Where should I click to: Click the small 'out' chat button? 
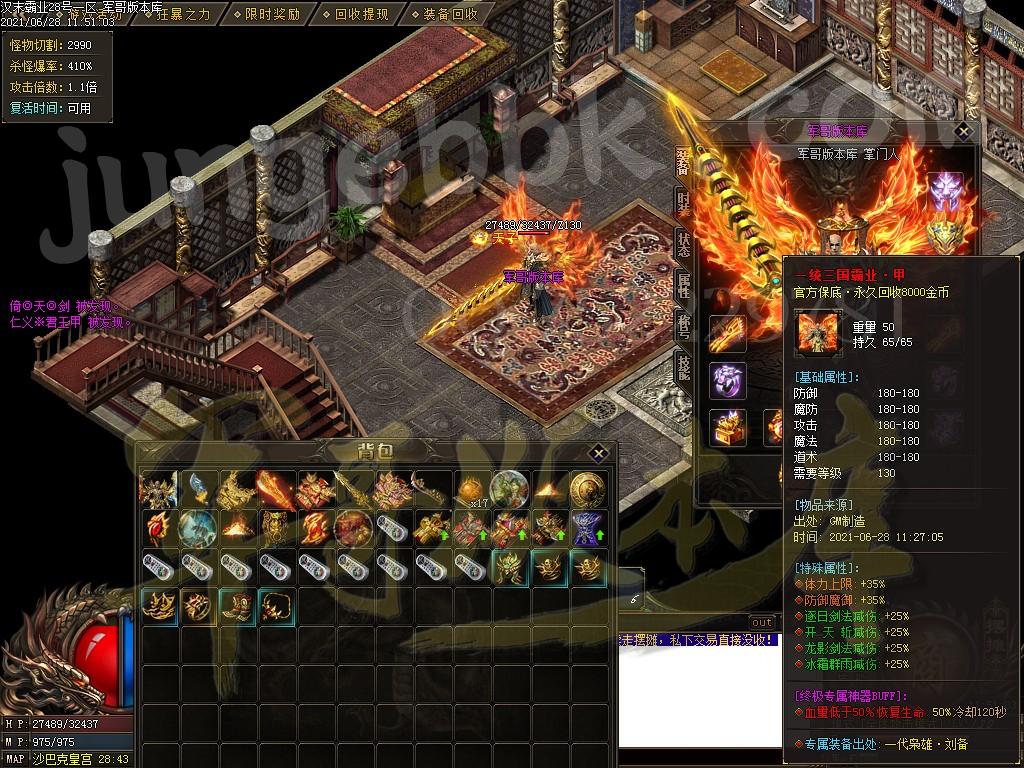[762, 622]
